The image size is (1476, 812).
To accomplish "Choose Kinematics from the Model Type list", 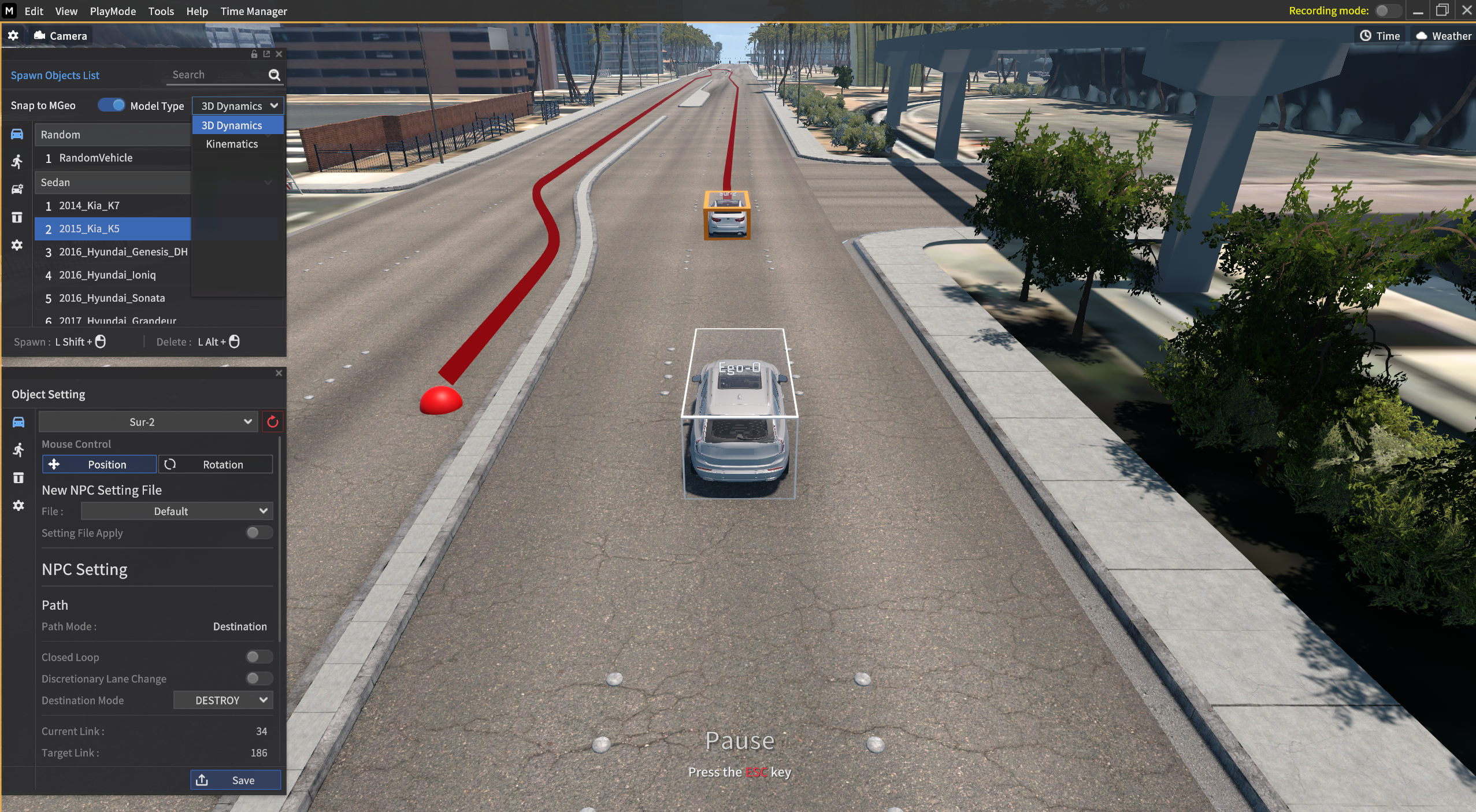I will [x=232, y=144].
